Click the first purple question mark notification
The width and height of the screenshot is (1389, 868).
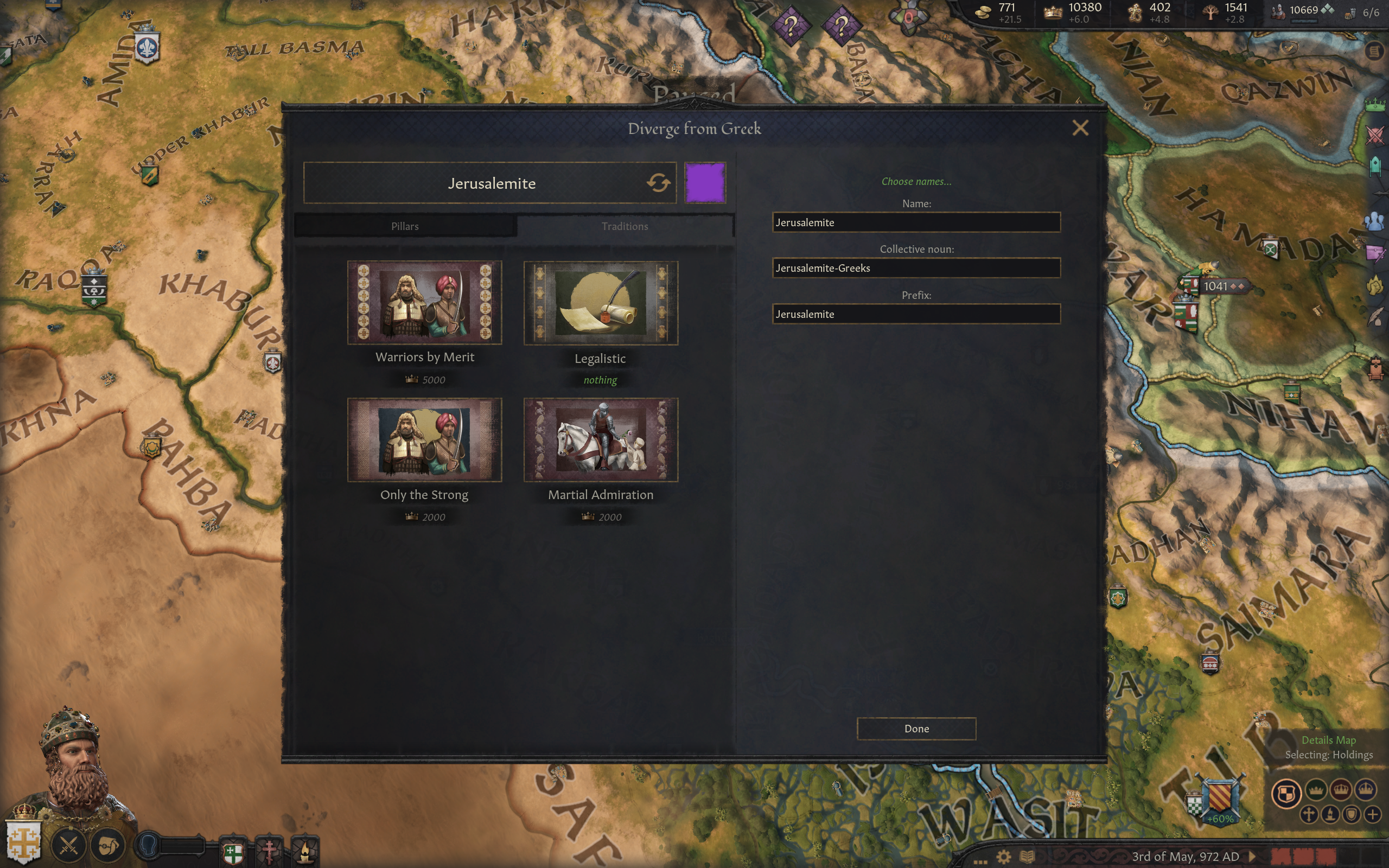(791, 25)
